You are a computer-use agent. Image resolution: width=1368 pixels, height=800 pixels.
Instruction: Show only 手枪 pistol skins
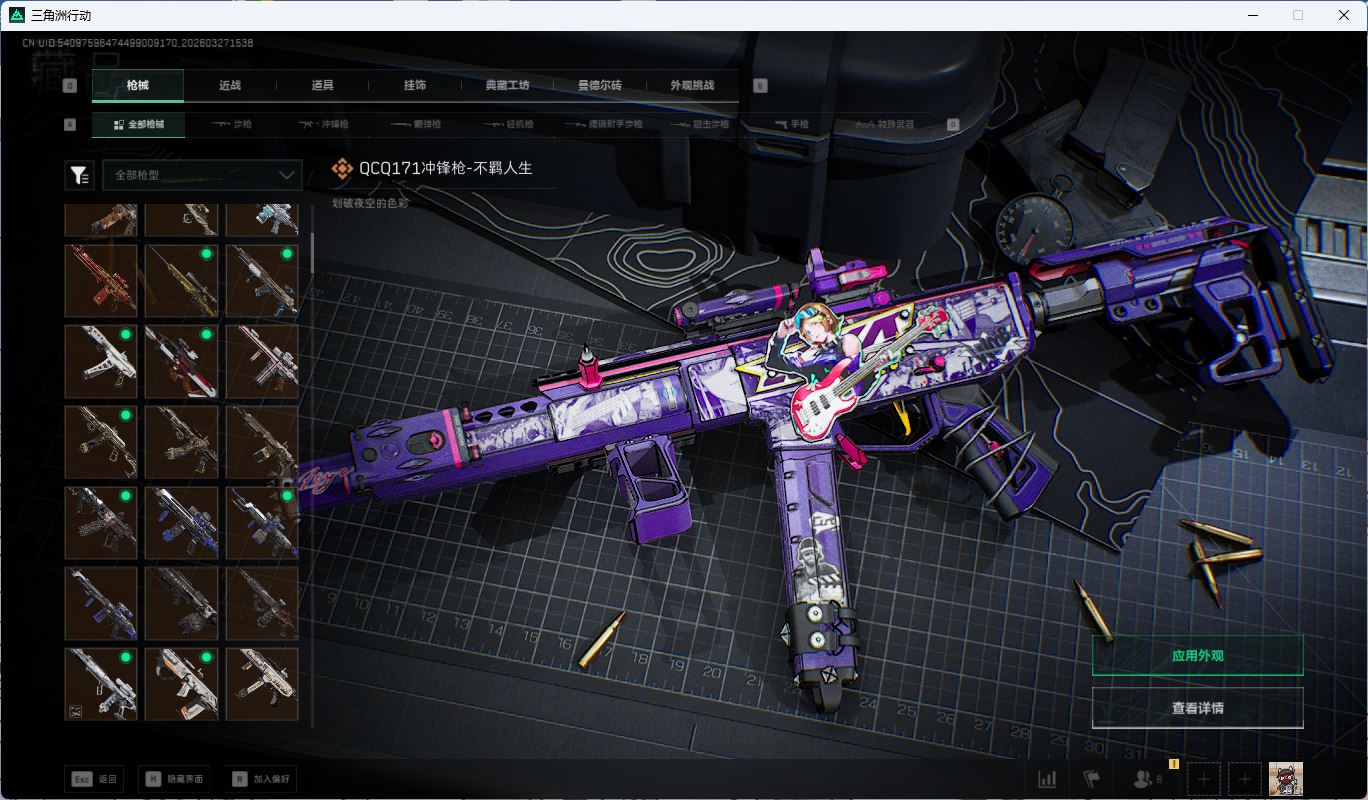pyautogui.click(x=792, y=125)
